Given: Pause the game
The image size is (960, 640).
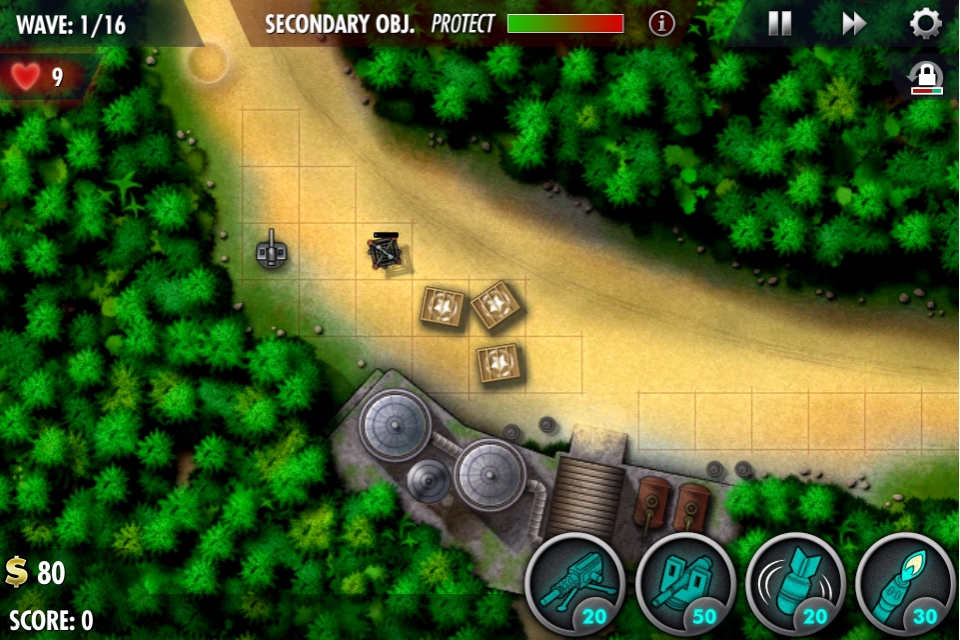Looking at the screenshot, I should (780, 24).
